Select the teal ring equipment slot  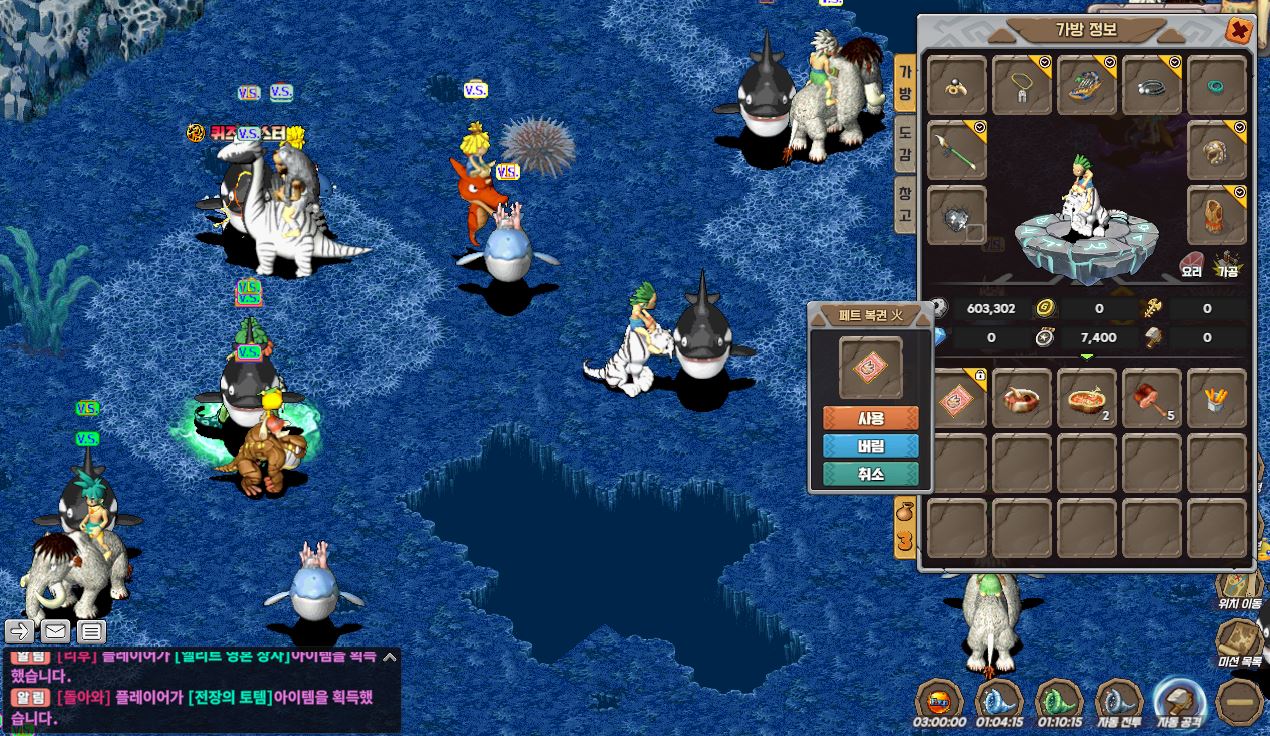point(1217,86)
